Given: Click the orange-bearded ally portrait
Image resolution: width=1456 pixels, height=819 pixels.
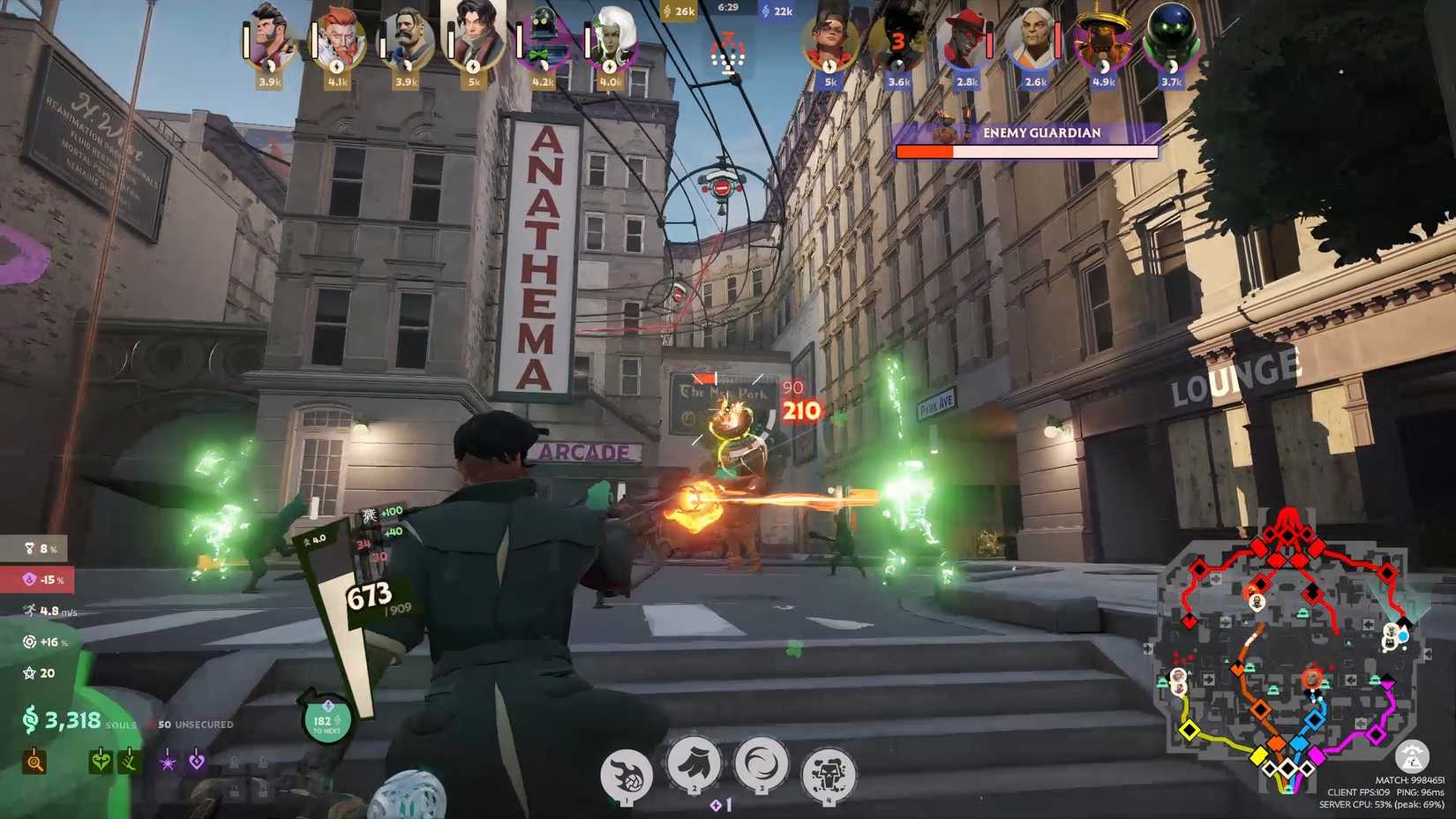Looking at the screenshot, I should click(x=338, y=37).
